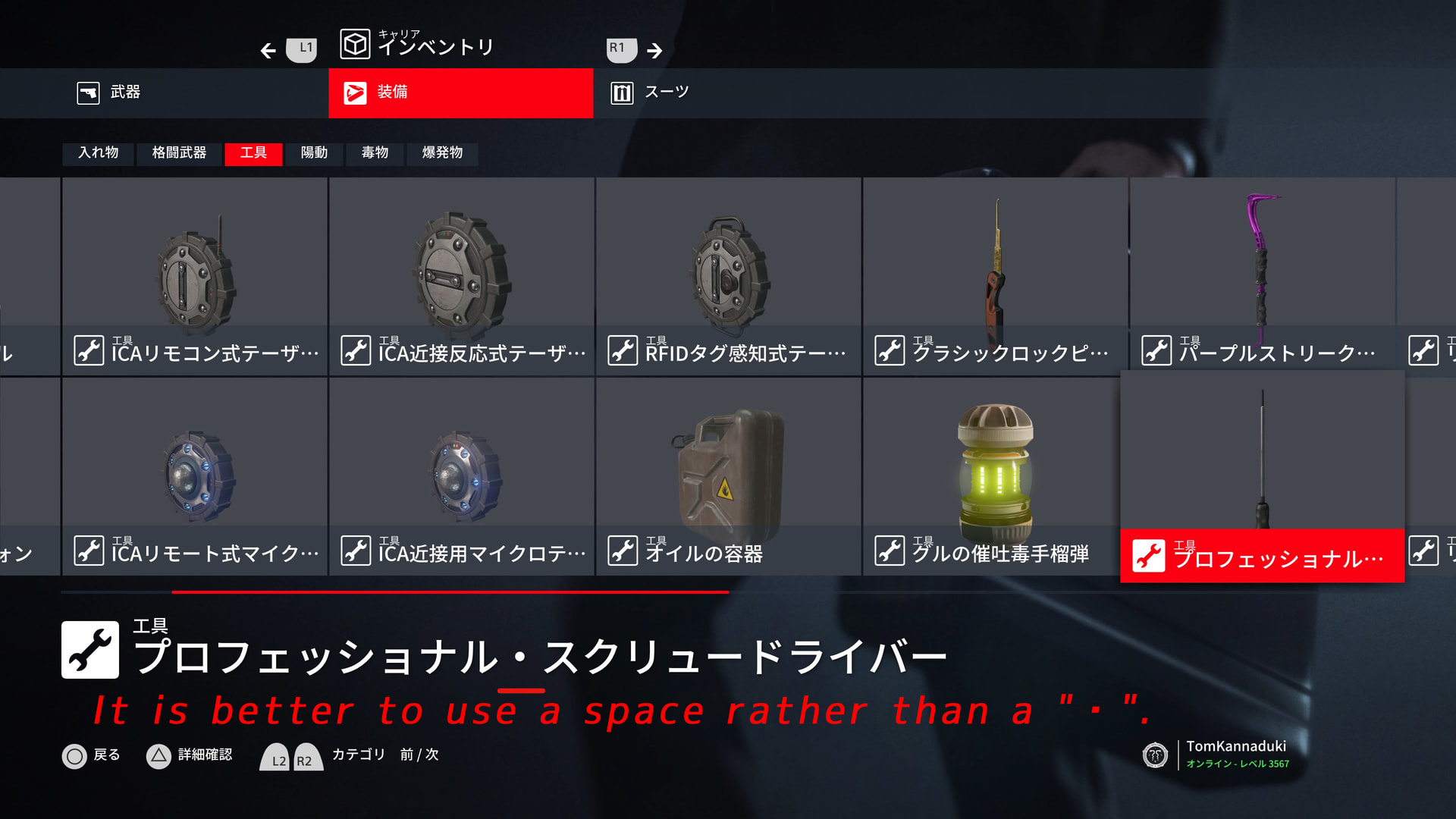Viewport: 1456px width, 819px height.
Task: Show the 爆発物 explosives category
Action: pyautogui.click(x=442, y=153)
